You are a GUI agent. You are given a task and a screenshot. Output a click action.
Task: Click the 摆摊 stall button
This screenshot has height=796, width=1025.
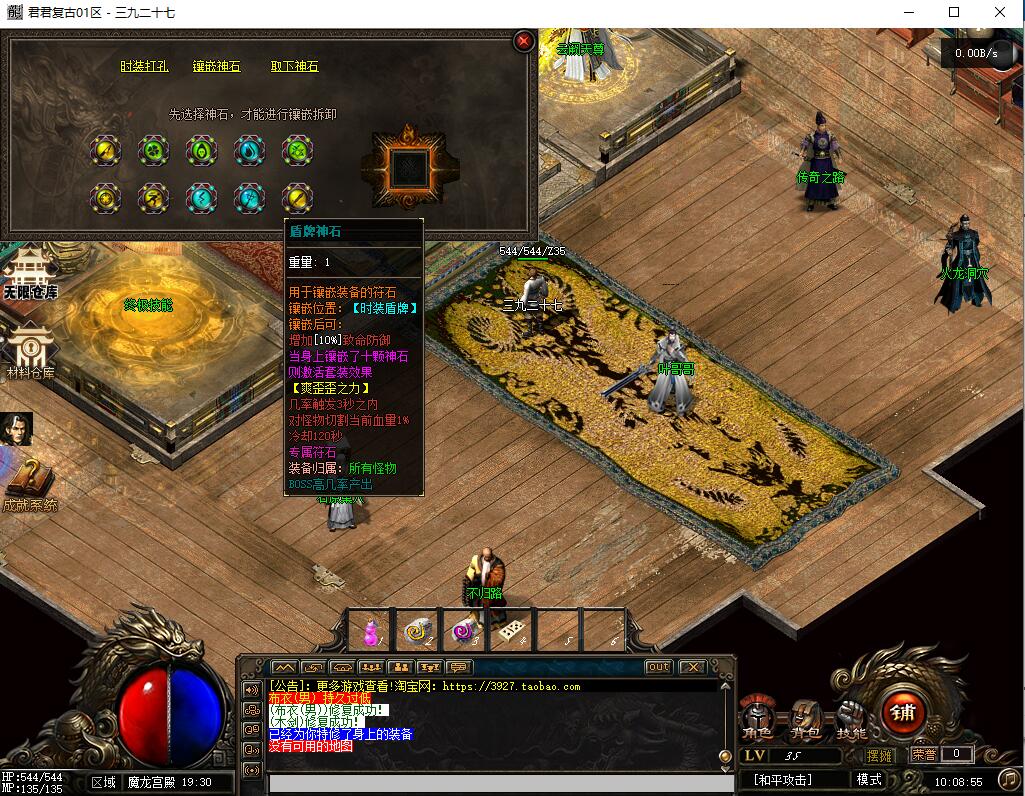[880, 756]
